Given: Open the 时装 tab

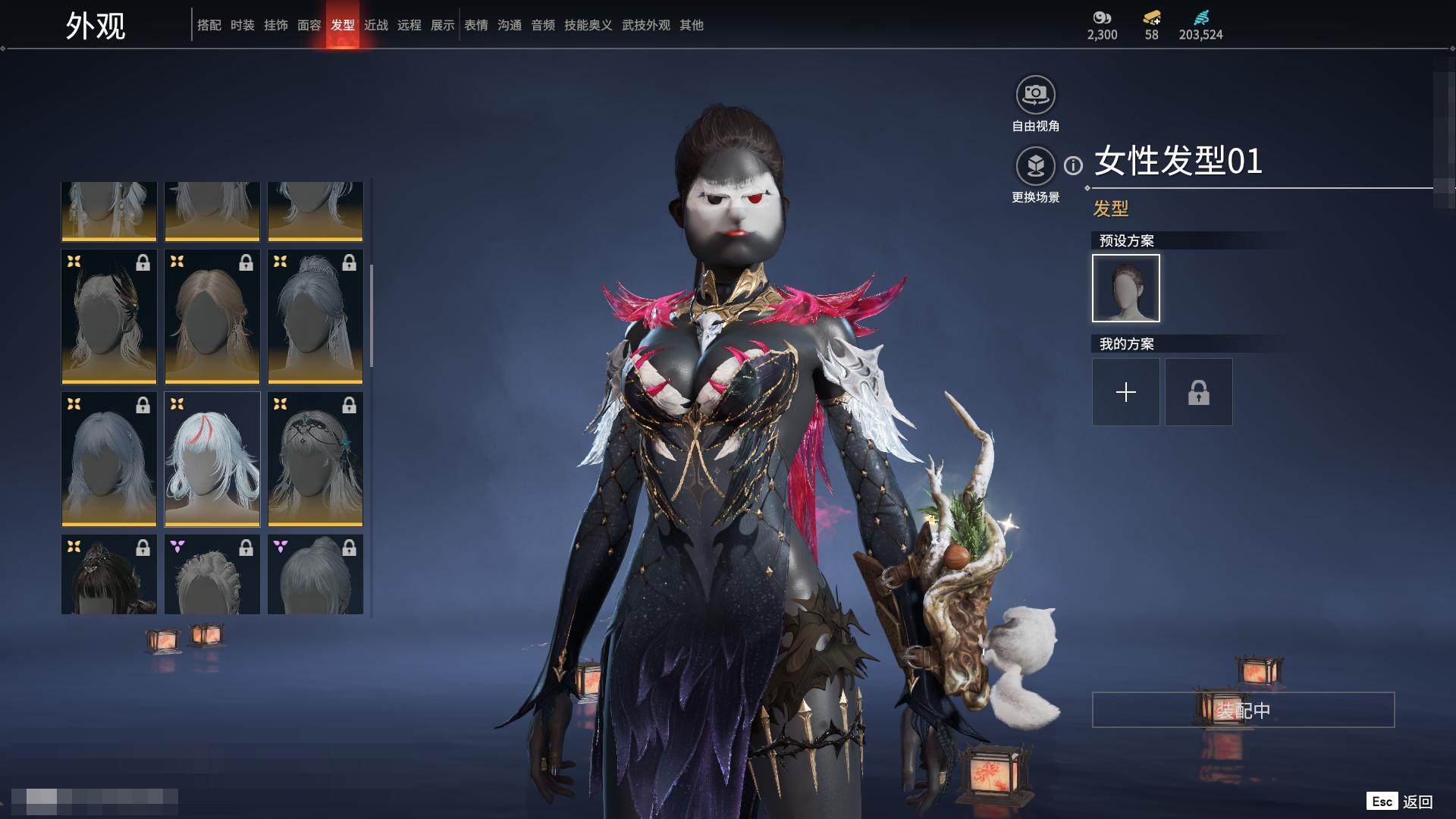Looking at the screenshot, I should click(x=243, y=25).
